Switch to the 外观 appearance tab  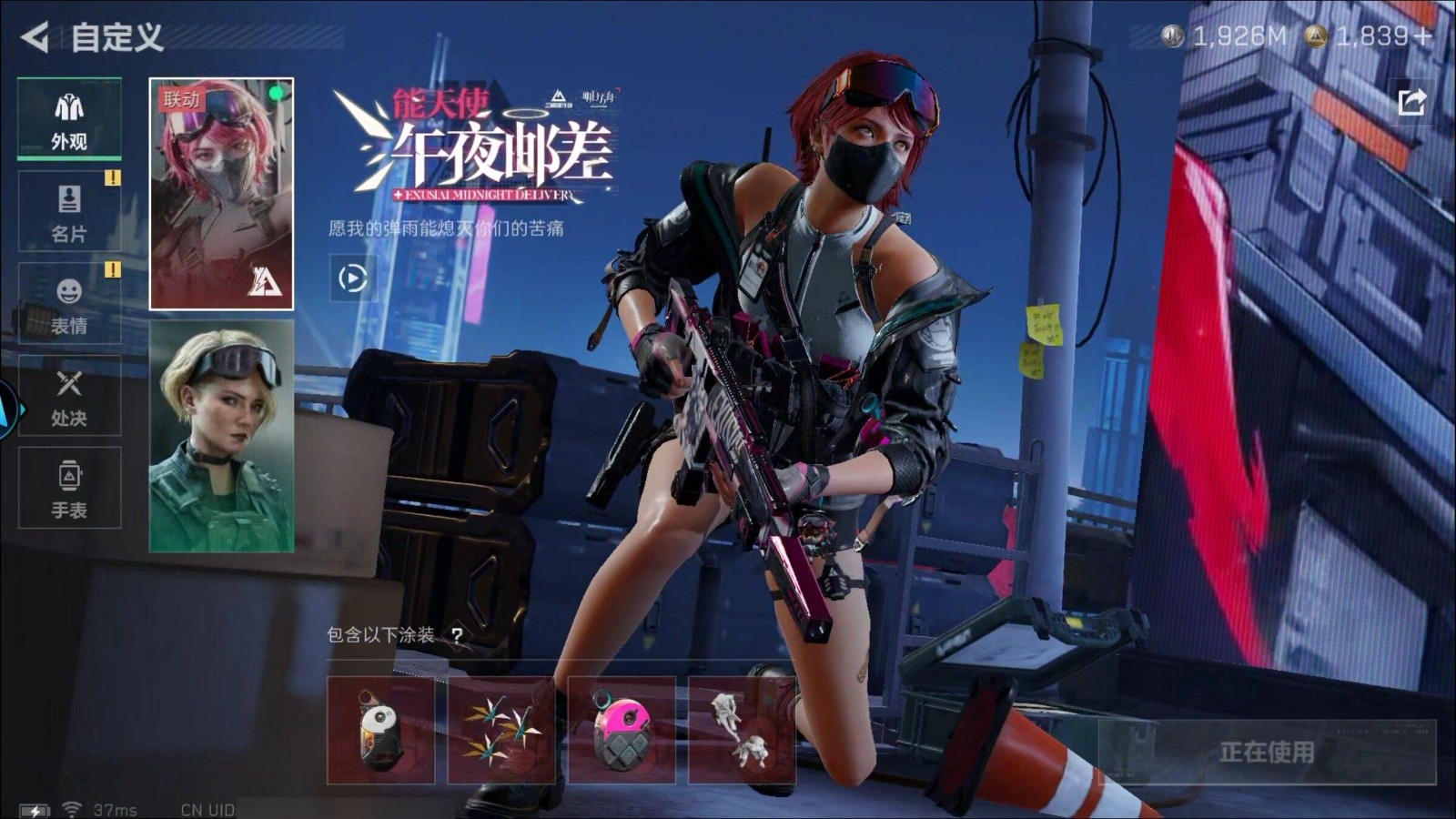click(69, 119)
